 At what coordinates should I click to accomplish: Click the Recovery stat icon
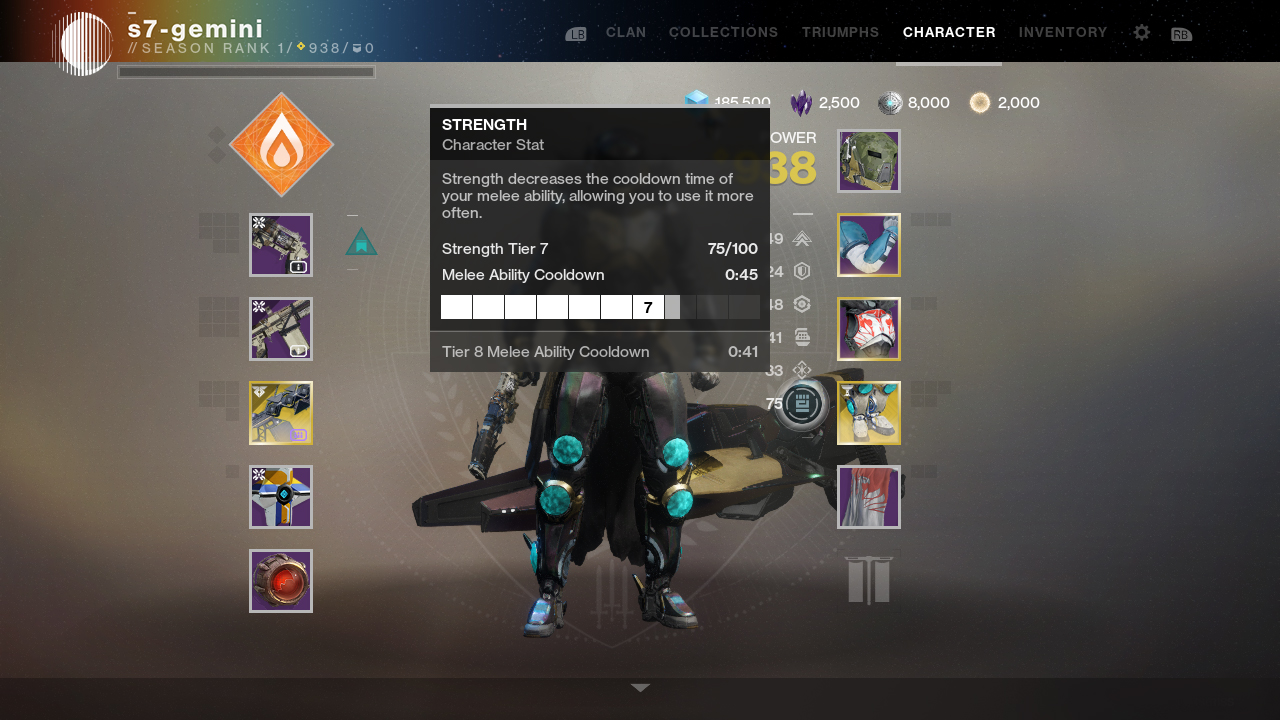click(x=800, y=303)
